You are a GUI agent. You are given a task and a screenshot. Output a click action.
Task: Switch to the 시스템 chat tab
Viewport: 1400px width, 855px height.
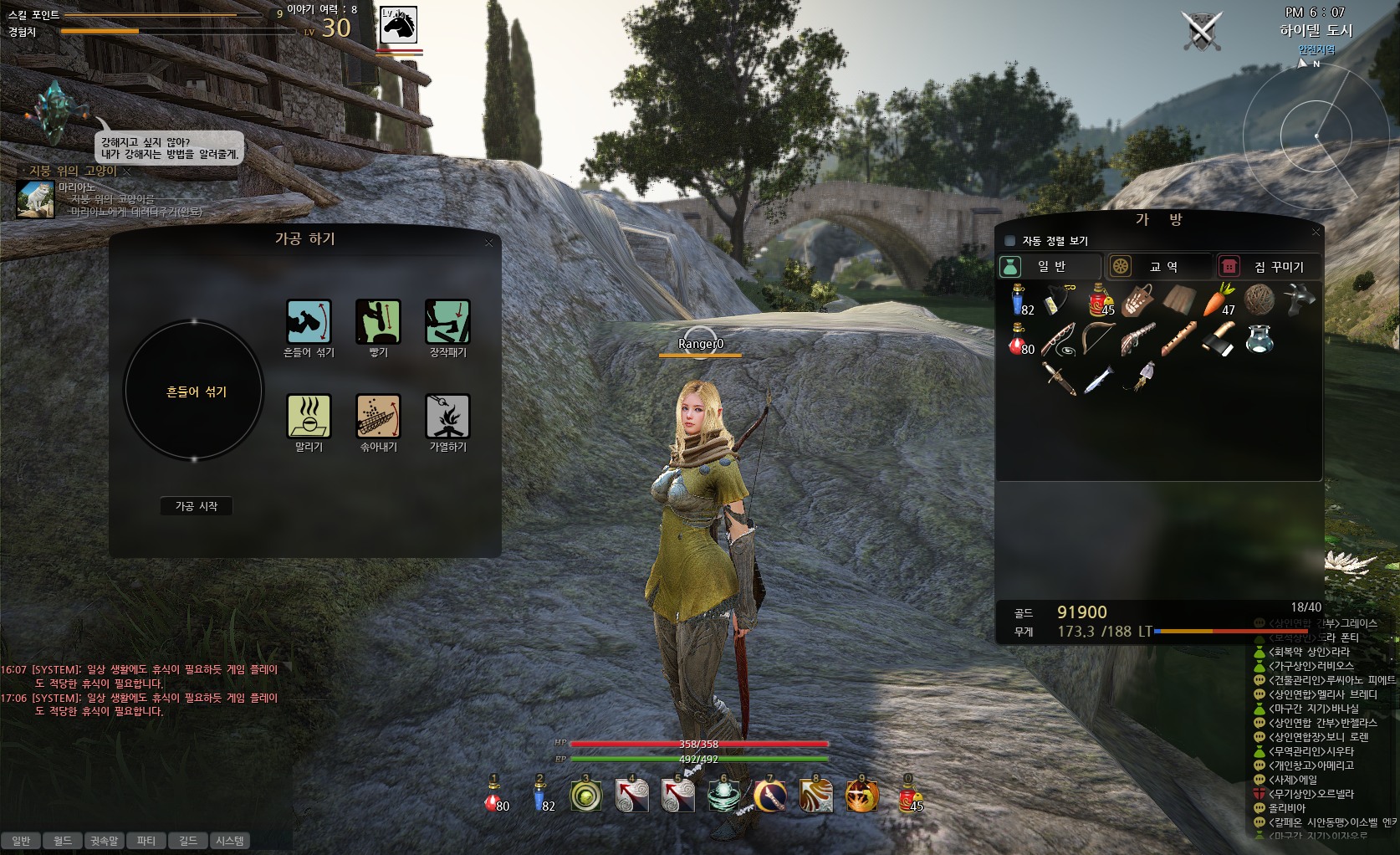pos(230,841)
